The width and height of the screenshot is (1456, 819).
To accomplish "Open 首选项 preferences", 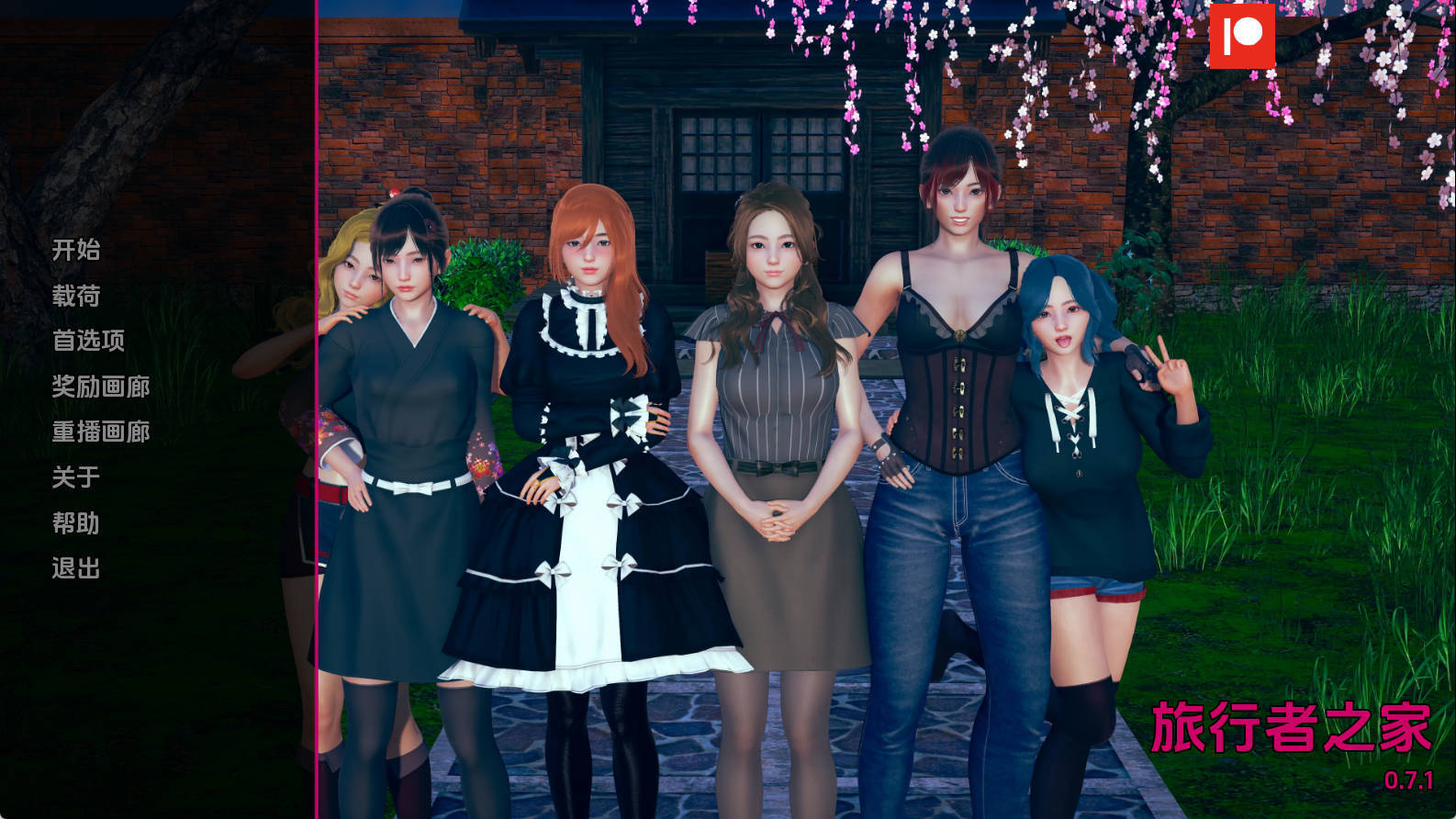I will click(x=87, y=341).
